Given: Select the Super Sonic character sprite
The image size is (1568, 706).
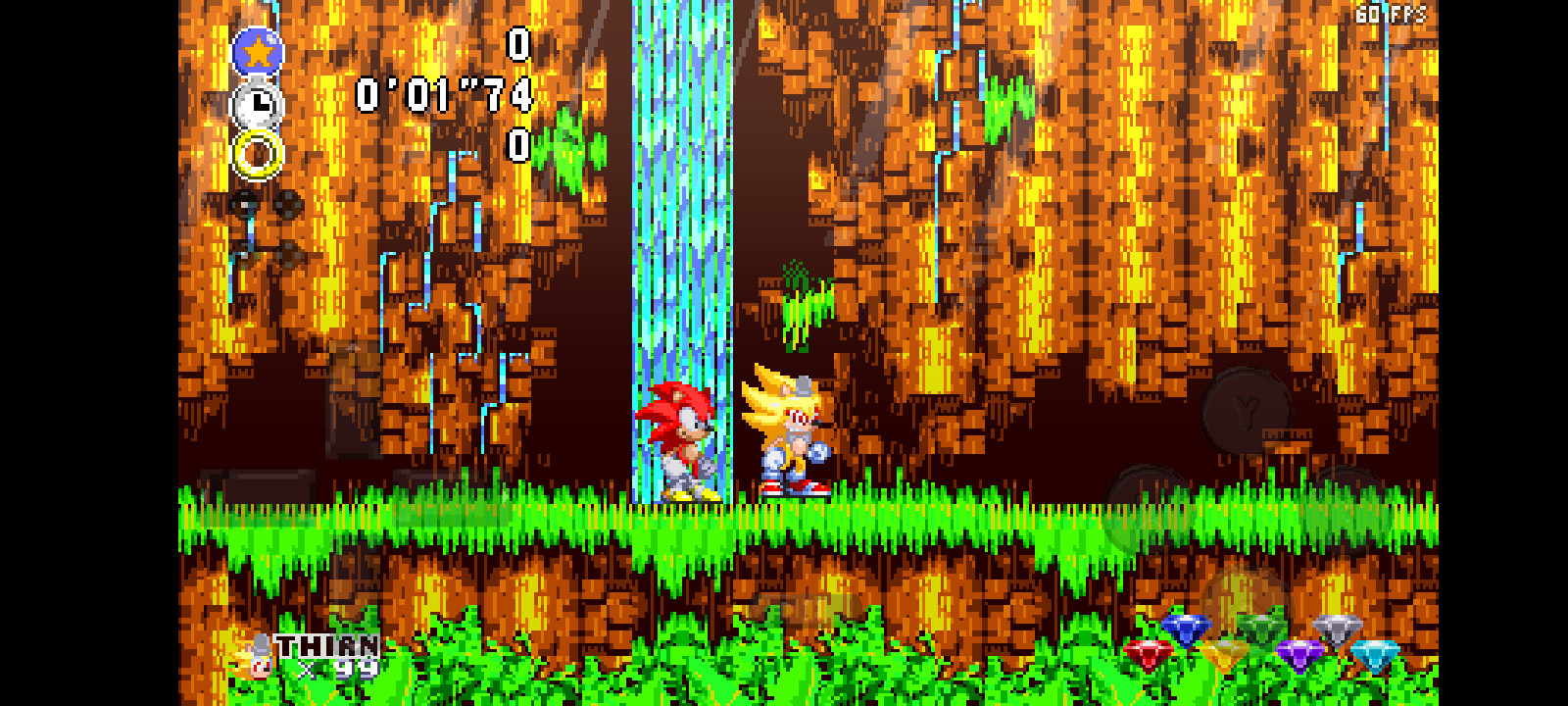Looking at the screenshot, I should (x=790, y=431).
